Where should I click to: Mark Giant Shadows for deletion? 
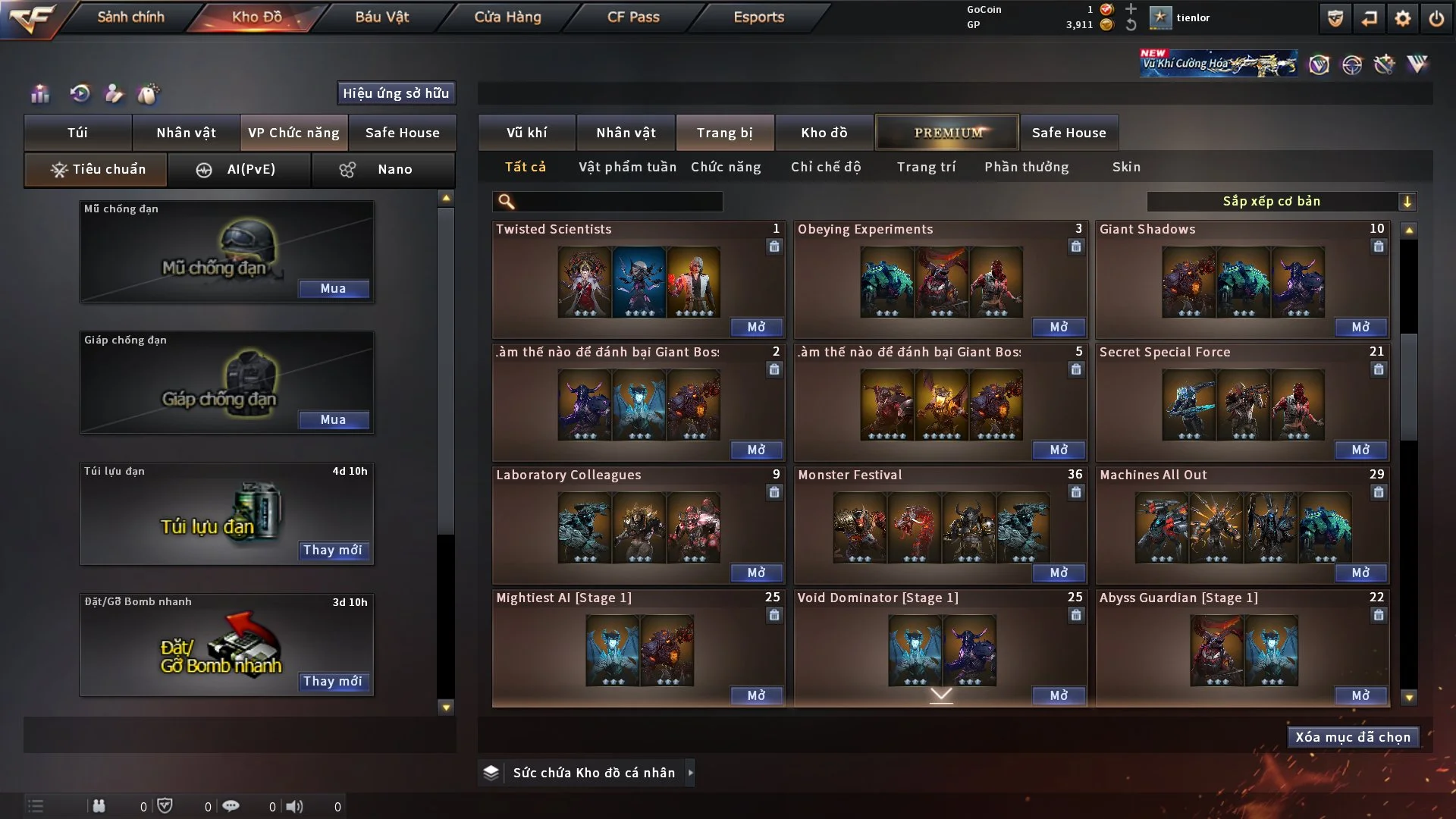pos(1378,247)
